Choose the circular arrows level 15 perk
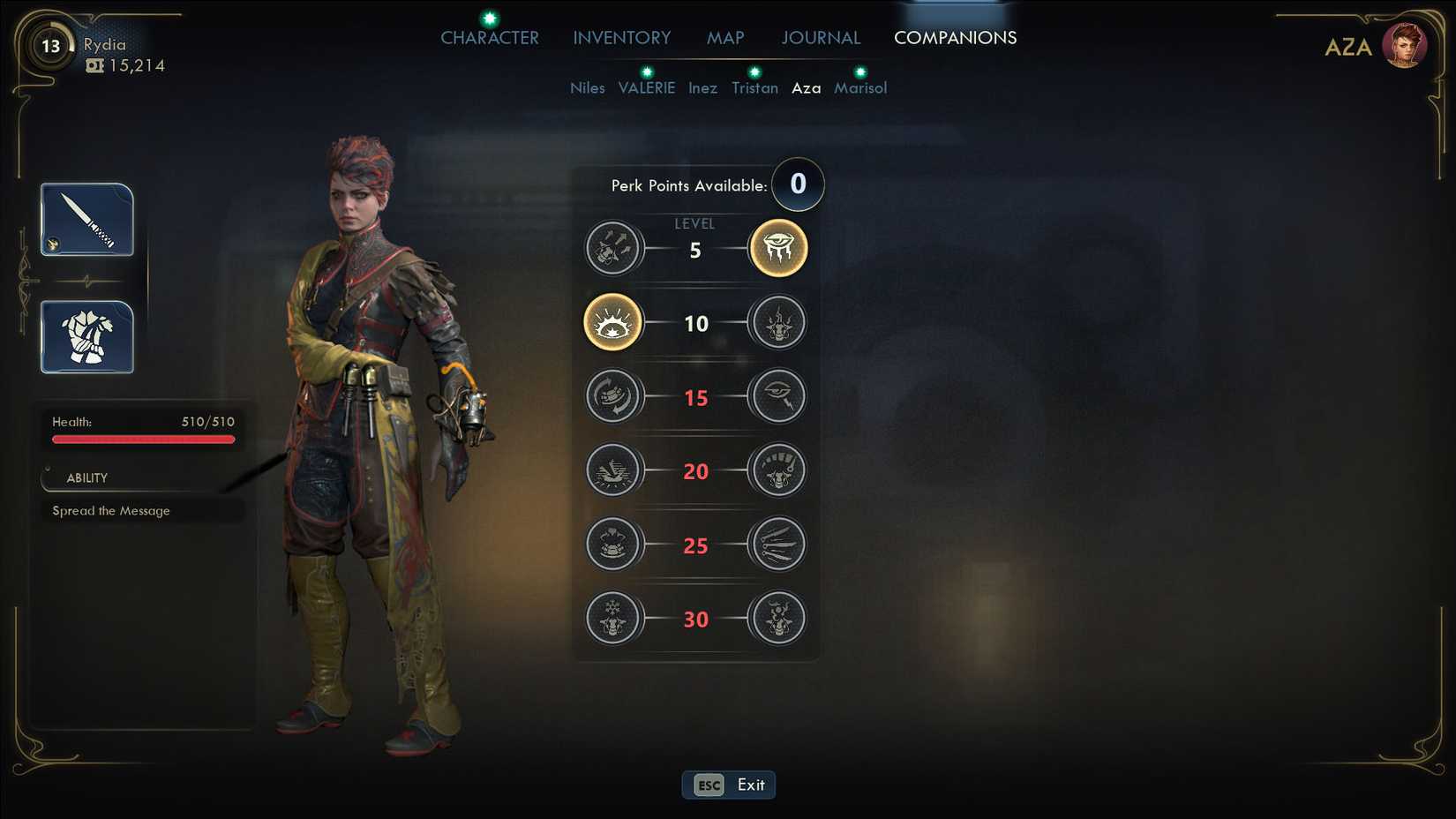The height and width of the screenshot is (819, 1456). tap(612, 396)
